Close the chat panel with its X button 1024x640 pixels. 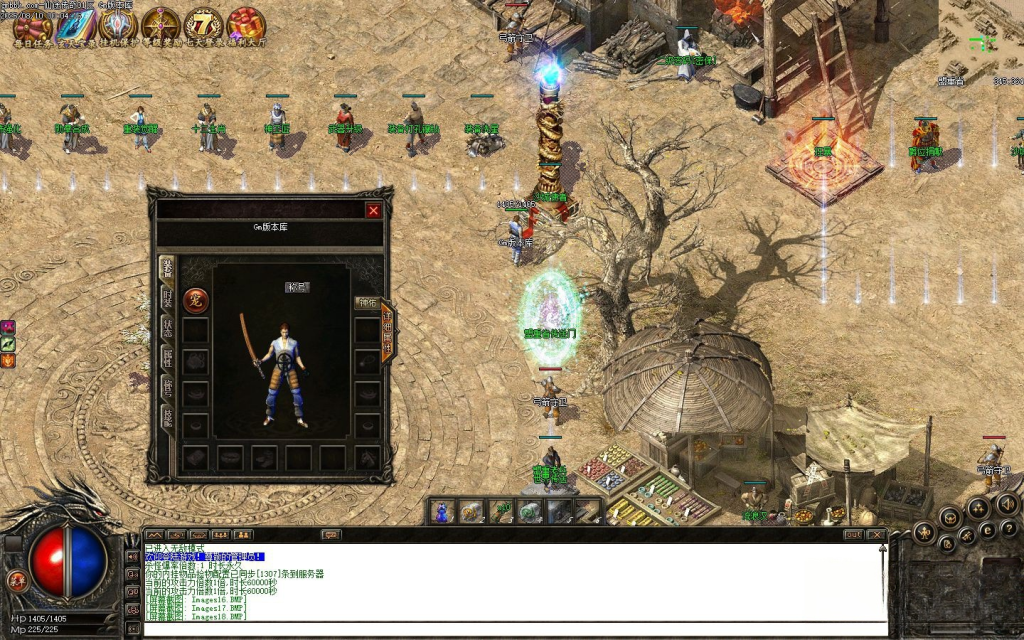(x=879, y=535)
